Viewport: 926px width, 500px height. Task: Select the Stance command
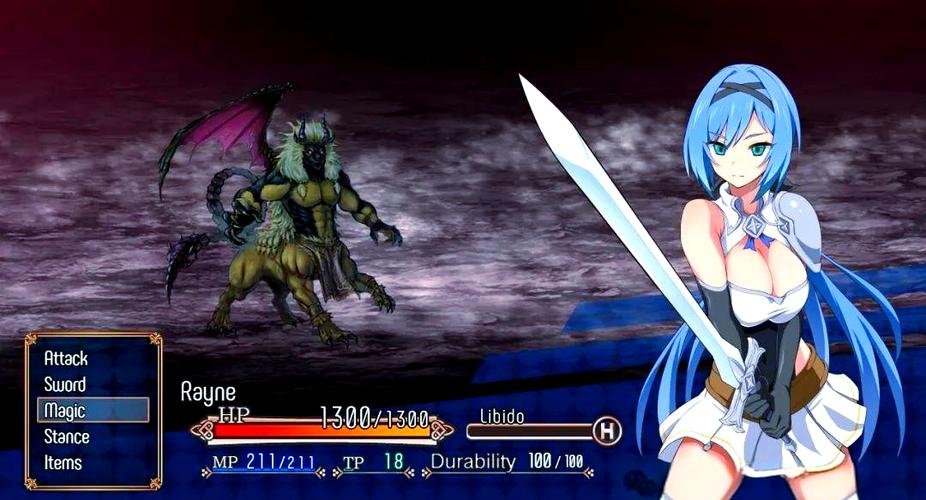[67, 436]
